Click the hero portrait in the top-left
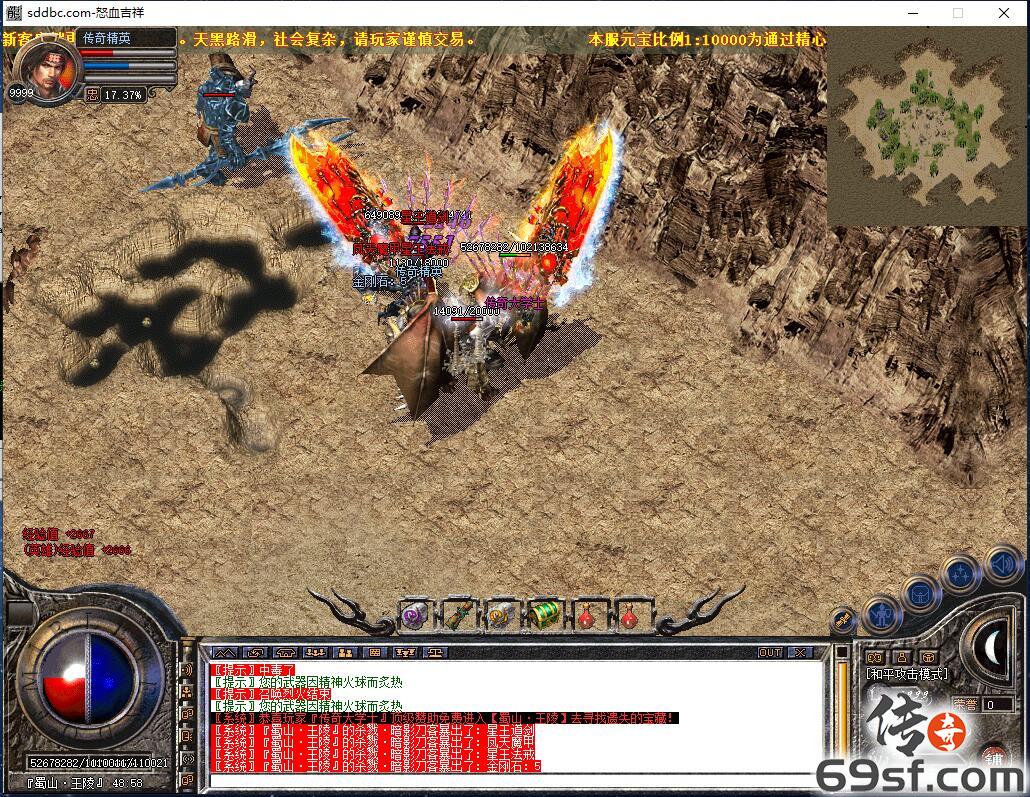Image resolution: width=1030 pixels, height=797 pixels. pos(45,67)
